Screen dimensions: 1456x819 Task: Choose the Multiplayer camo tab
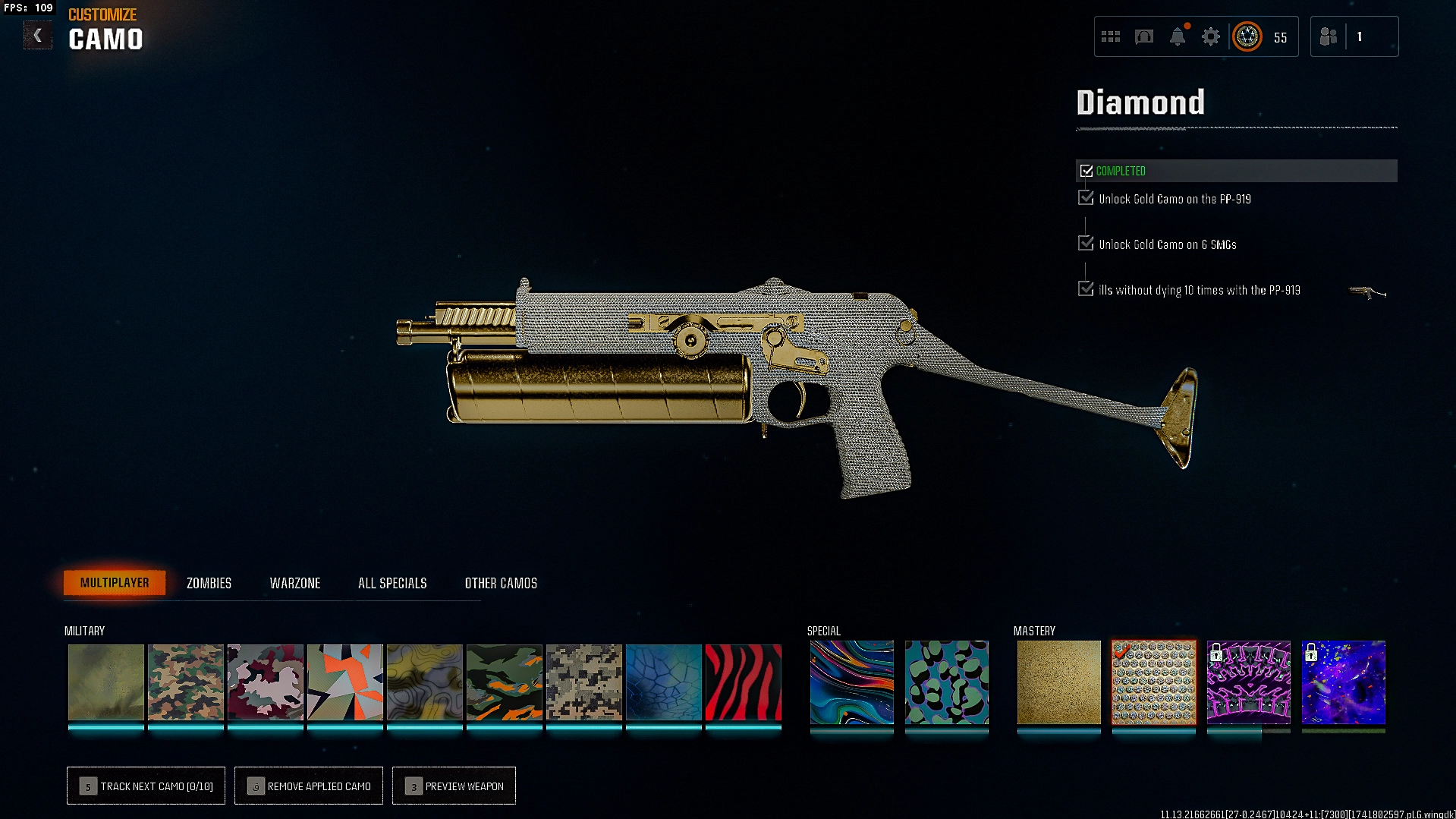click(x=115, y=583)
